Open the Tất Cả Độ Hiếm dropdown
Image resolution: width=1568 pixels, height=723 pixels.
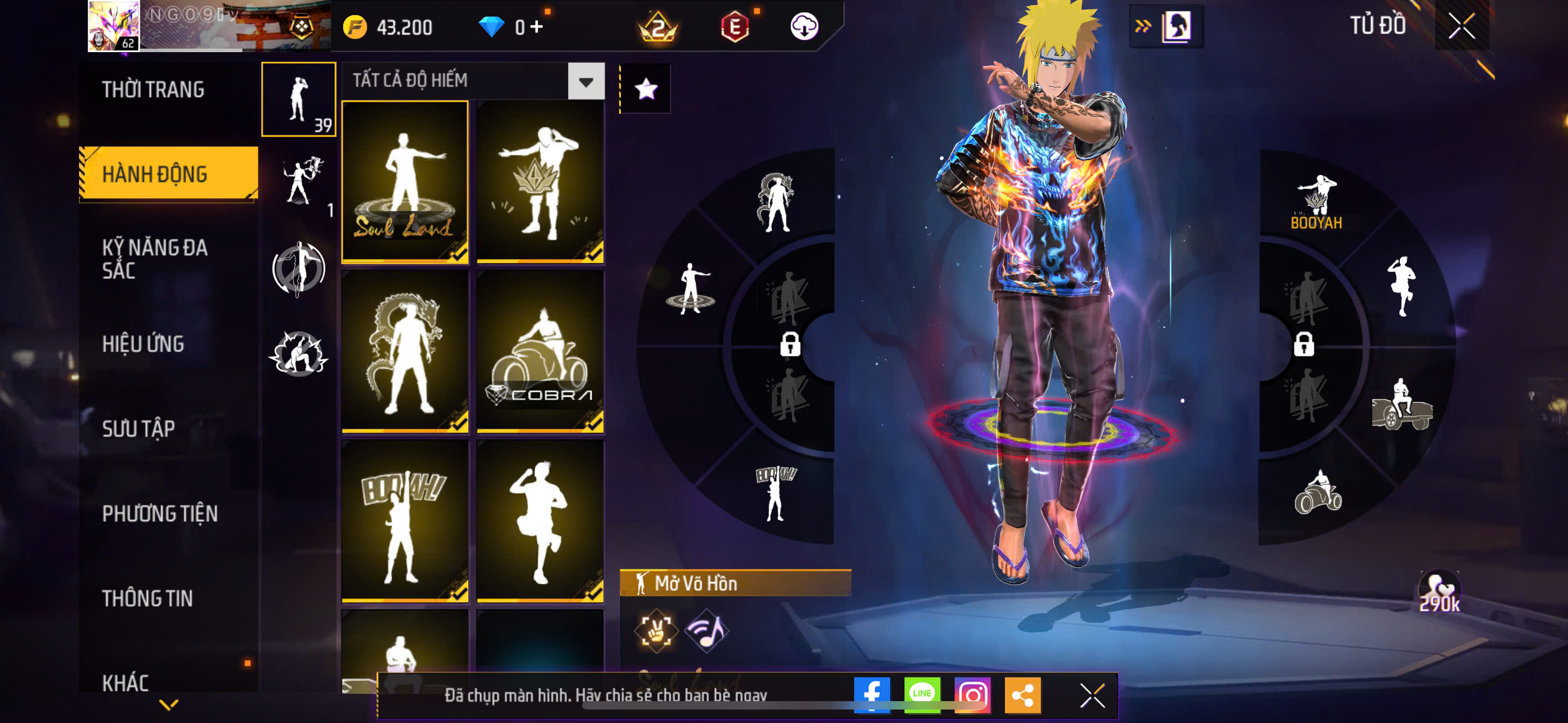tap(585, 82)
